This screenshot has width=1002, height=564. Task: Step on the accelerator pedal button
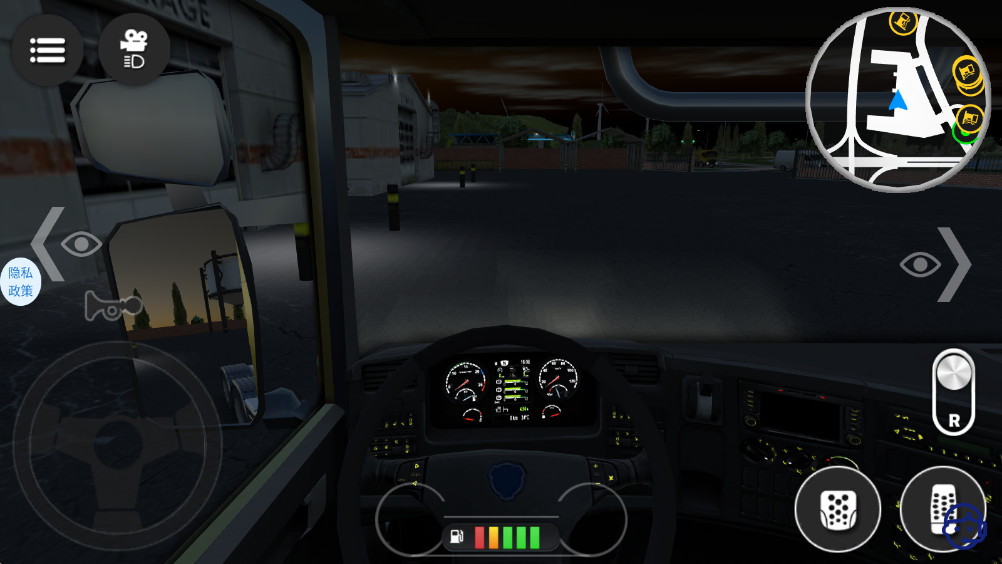point(941,510)
